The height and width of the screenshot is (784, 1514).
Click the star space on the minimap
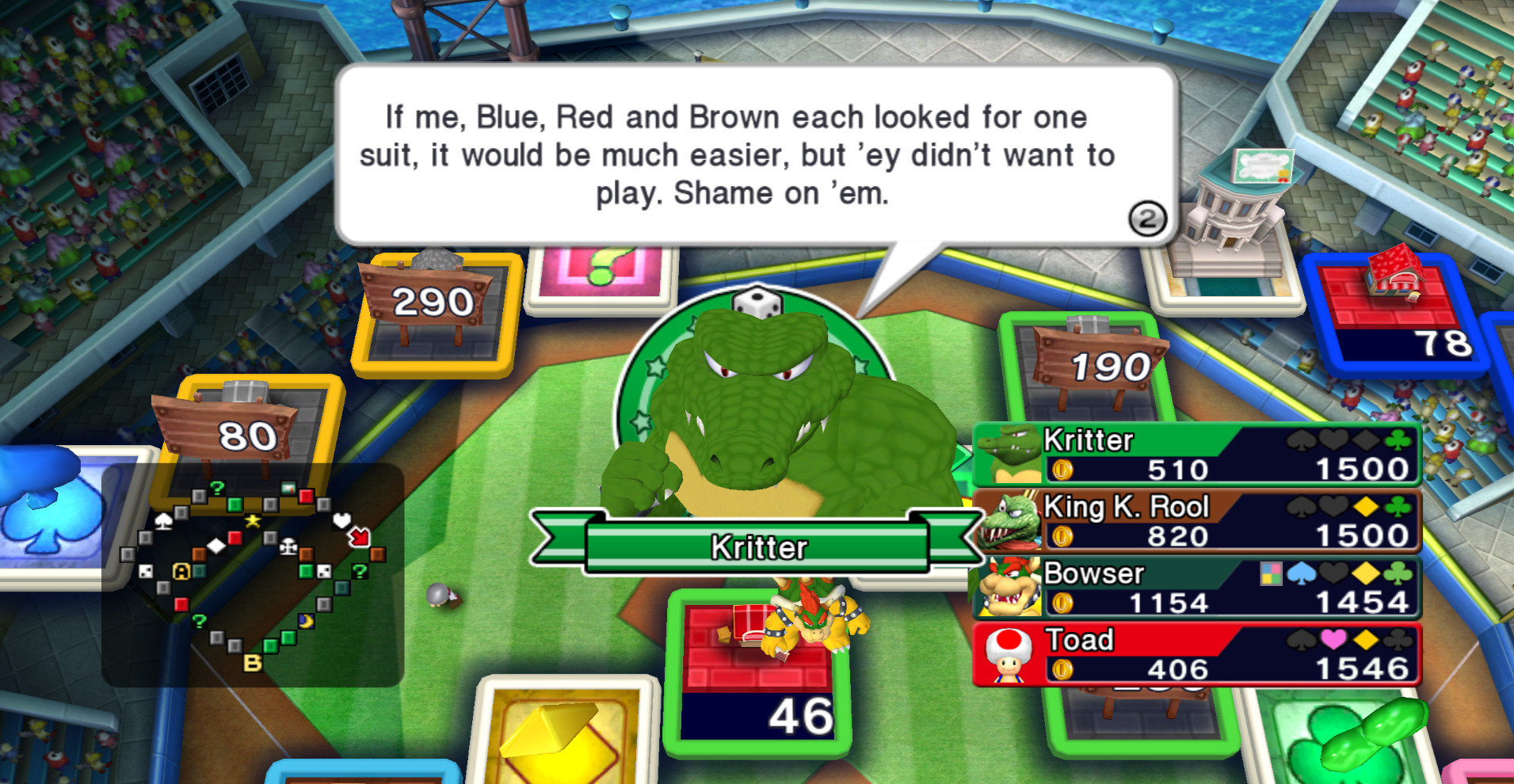point(251,520)
